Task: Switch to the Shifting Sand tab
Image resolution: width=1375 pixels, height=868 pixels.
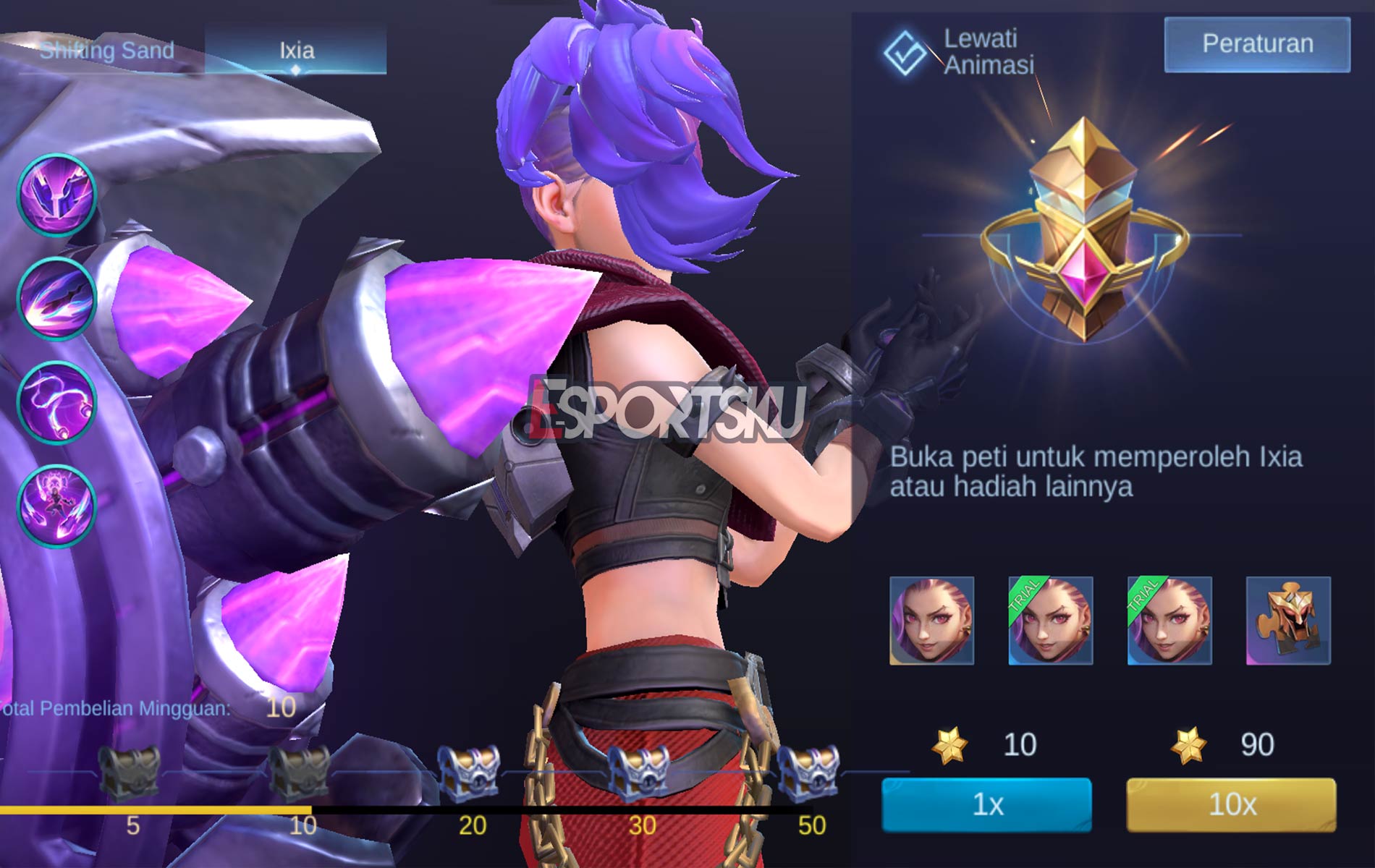Action: pyautogui.click(x=105, y=51)
